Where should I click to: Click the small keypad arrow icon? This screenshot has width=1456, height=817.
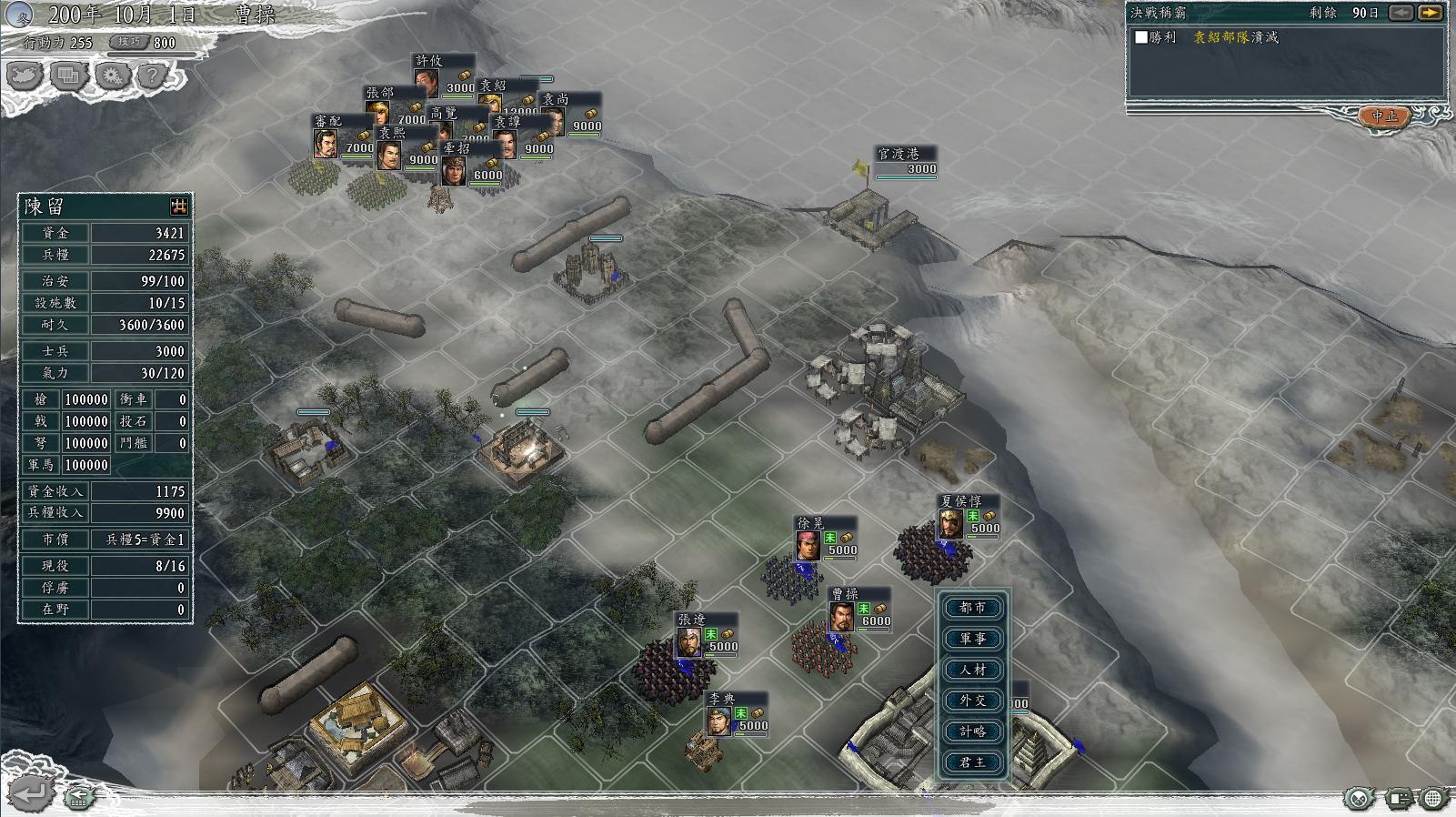coord(79,798)
